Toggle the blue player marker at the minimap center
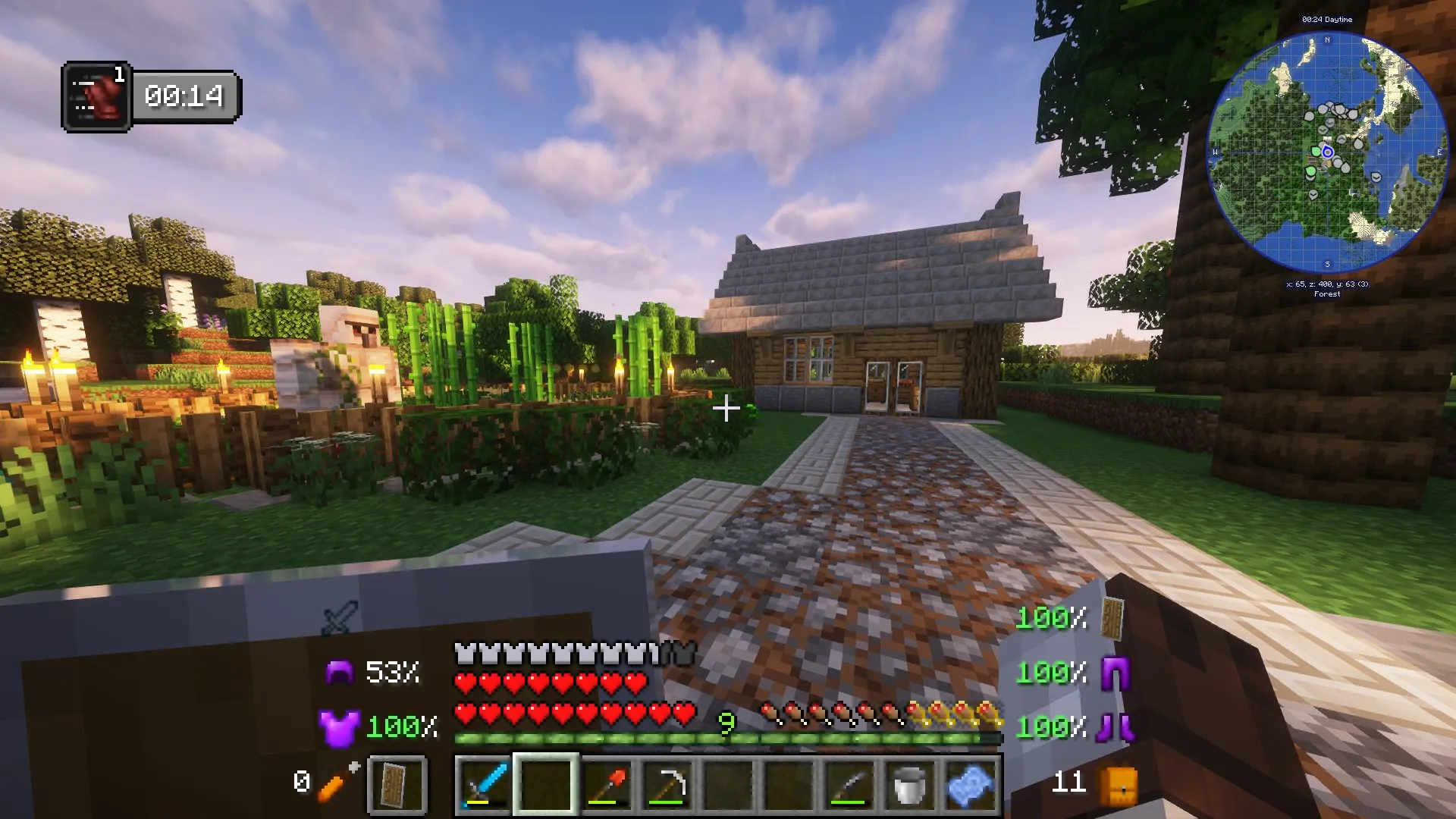Screen dimensions: 1456x819 [1327, 152]
